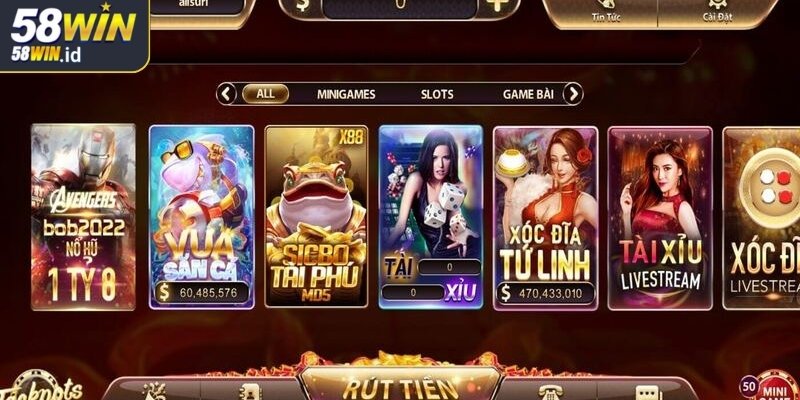Image resolution: width=800 pixels, height=400 pixels.
Task: Switch to the MINIGAMES tab
Action: pos(346,94)
